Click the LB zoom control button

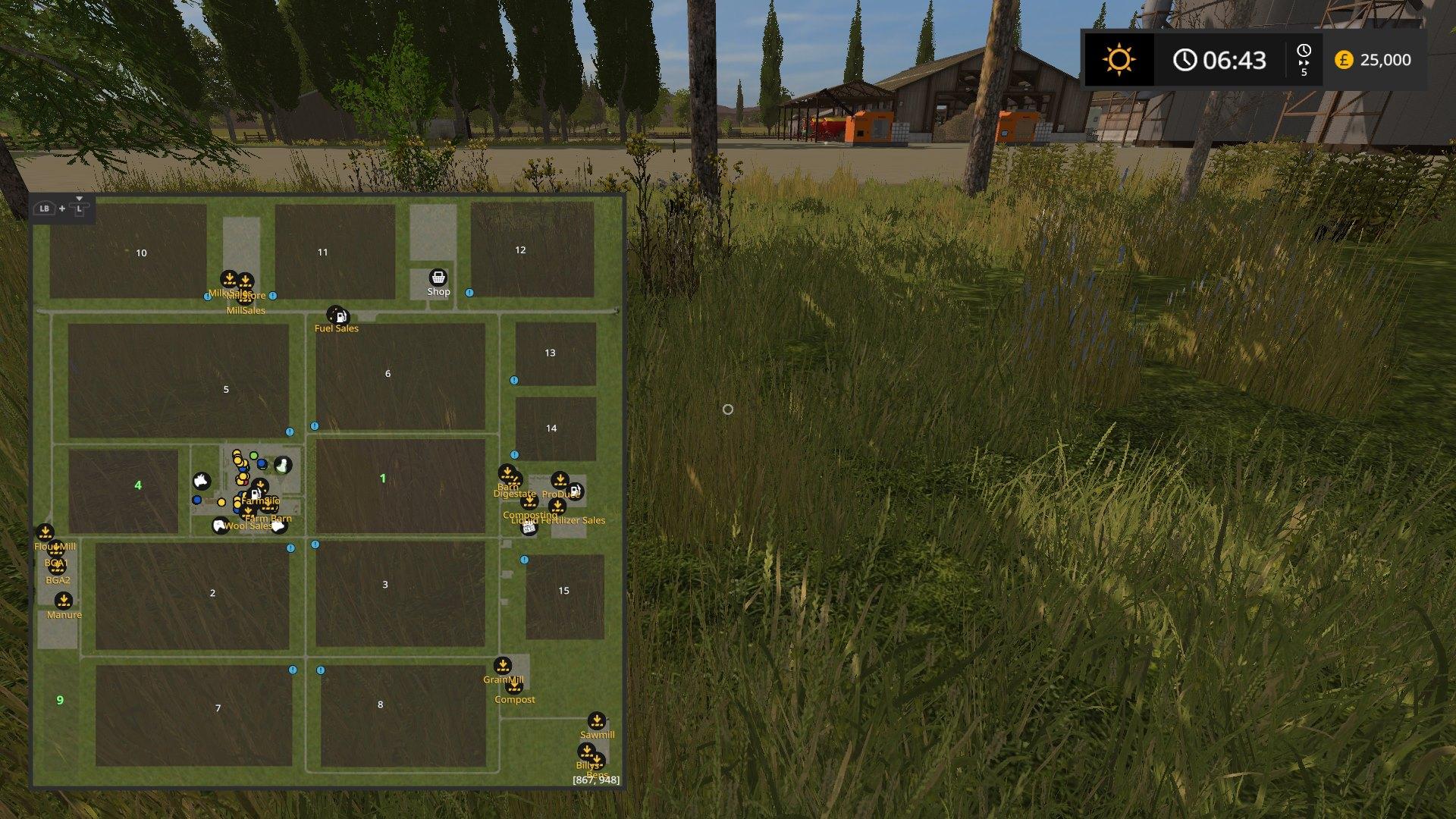pyautogui.click(x=44, y=207)
